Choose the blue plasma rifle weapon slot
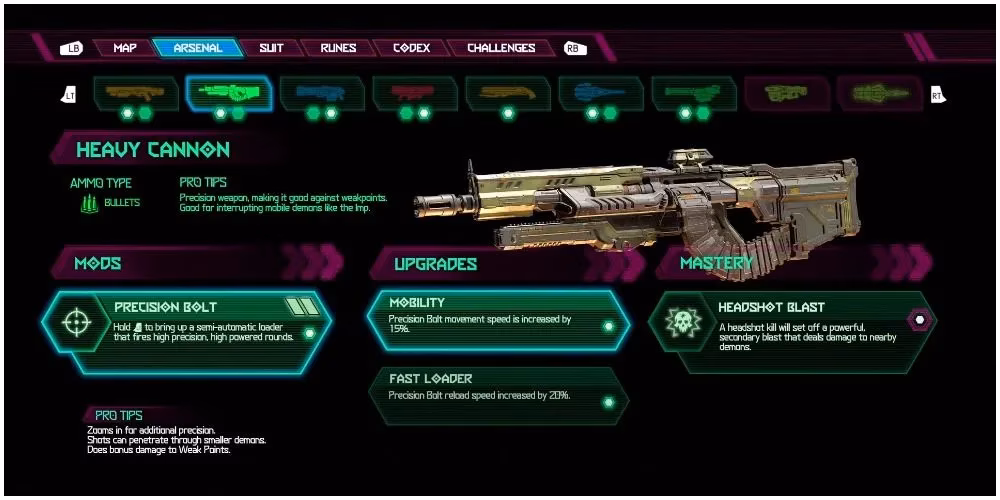This screenshot has height=500, width=1000. (x=322, y=93)
